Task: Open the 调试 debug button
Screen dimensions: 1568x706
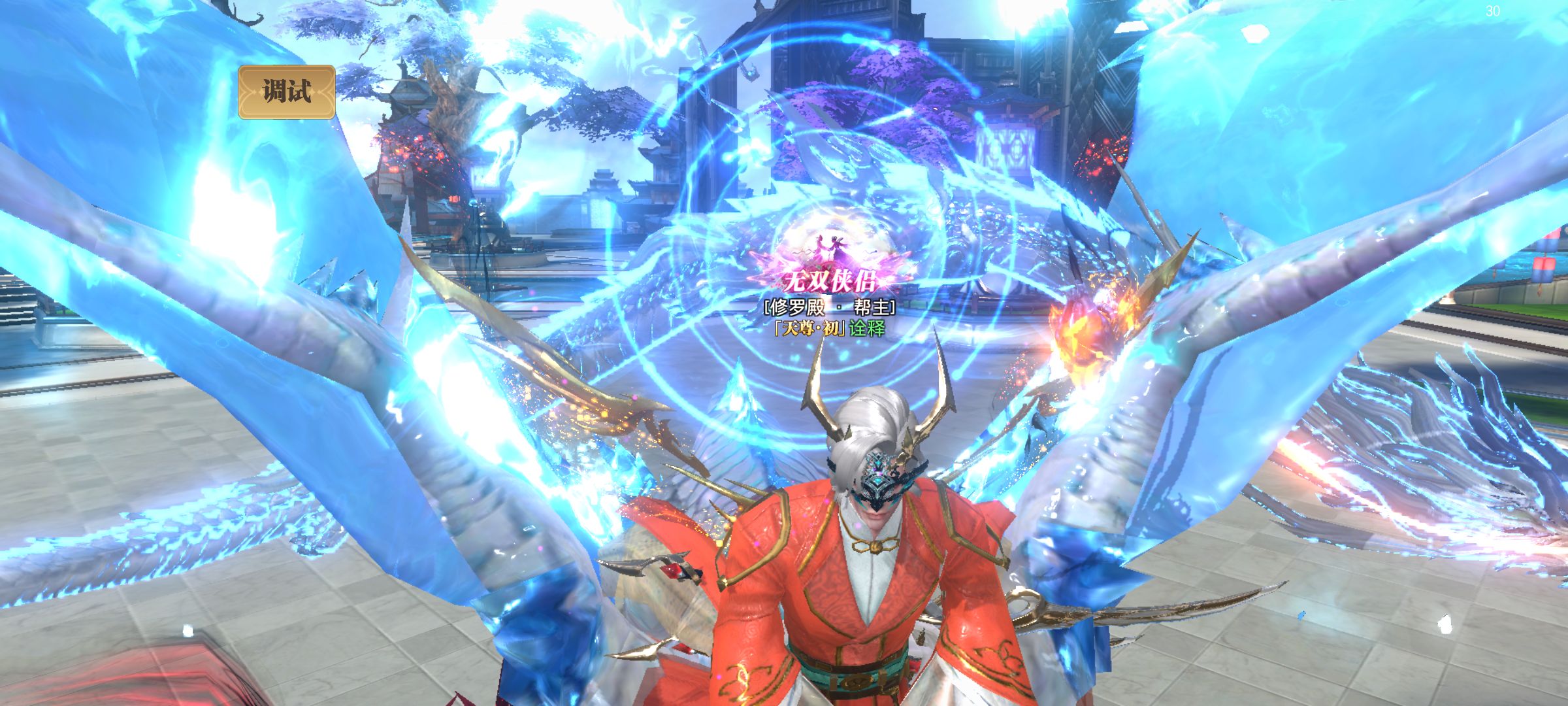Action: (286, 92)
